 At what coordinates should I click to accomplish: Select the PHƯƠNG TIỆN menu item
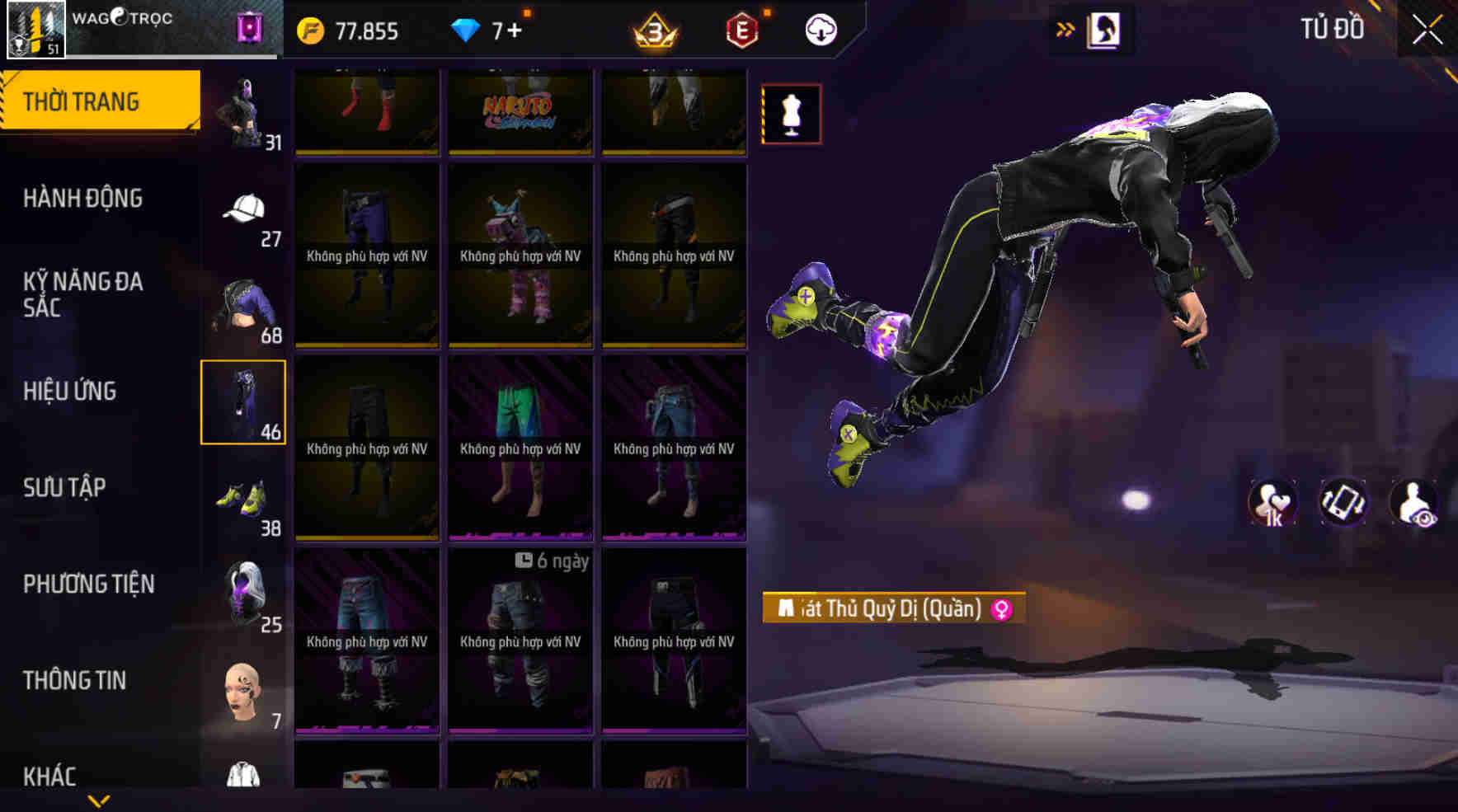point(88,584)
